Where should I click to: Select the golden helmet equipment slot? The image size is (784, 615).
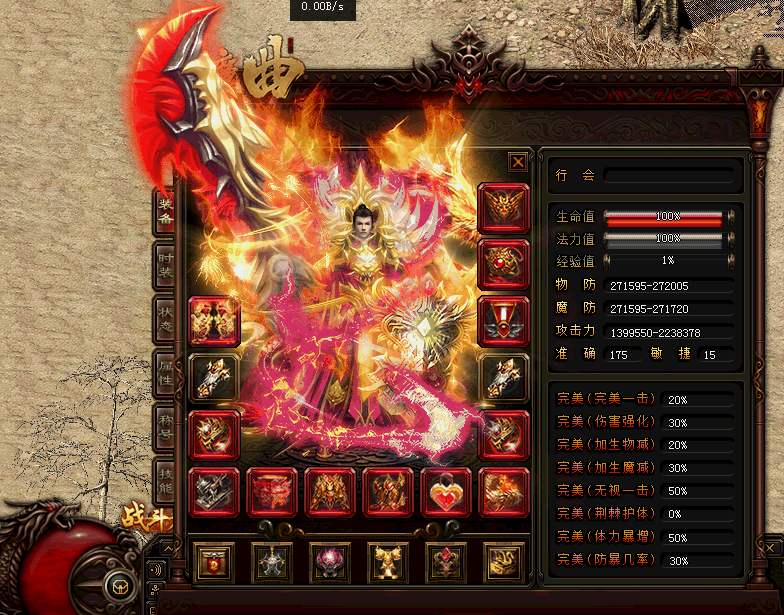503,207
